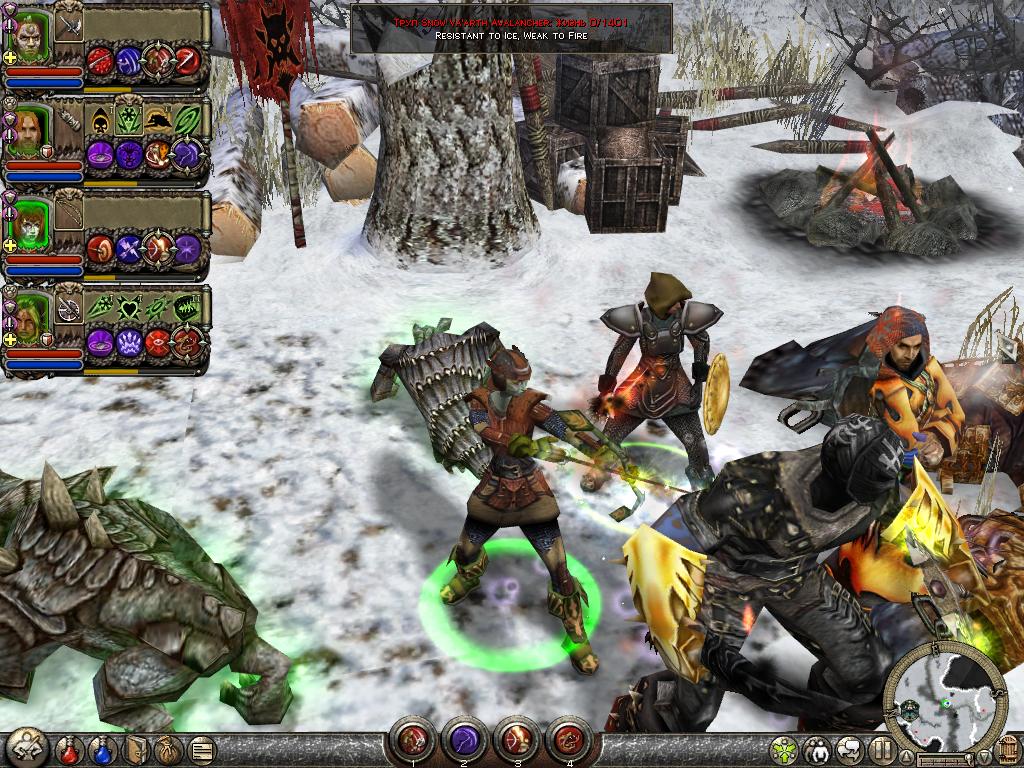Activate the black skull buff on second character
This screenshot has height=768, width=1024.
(x=100, y=121)
